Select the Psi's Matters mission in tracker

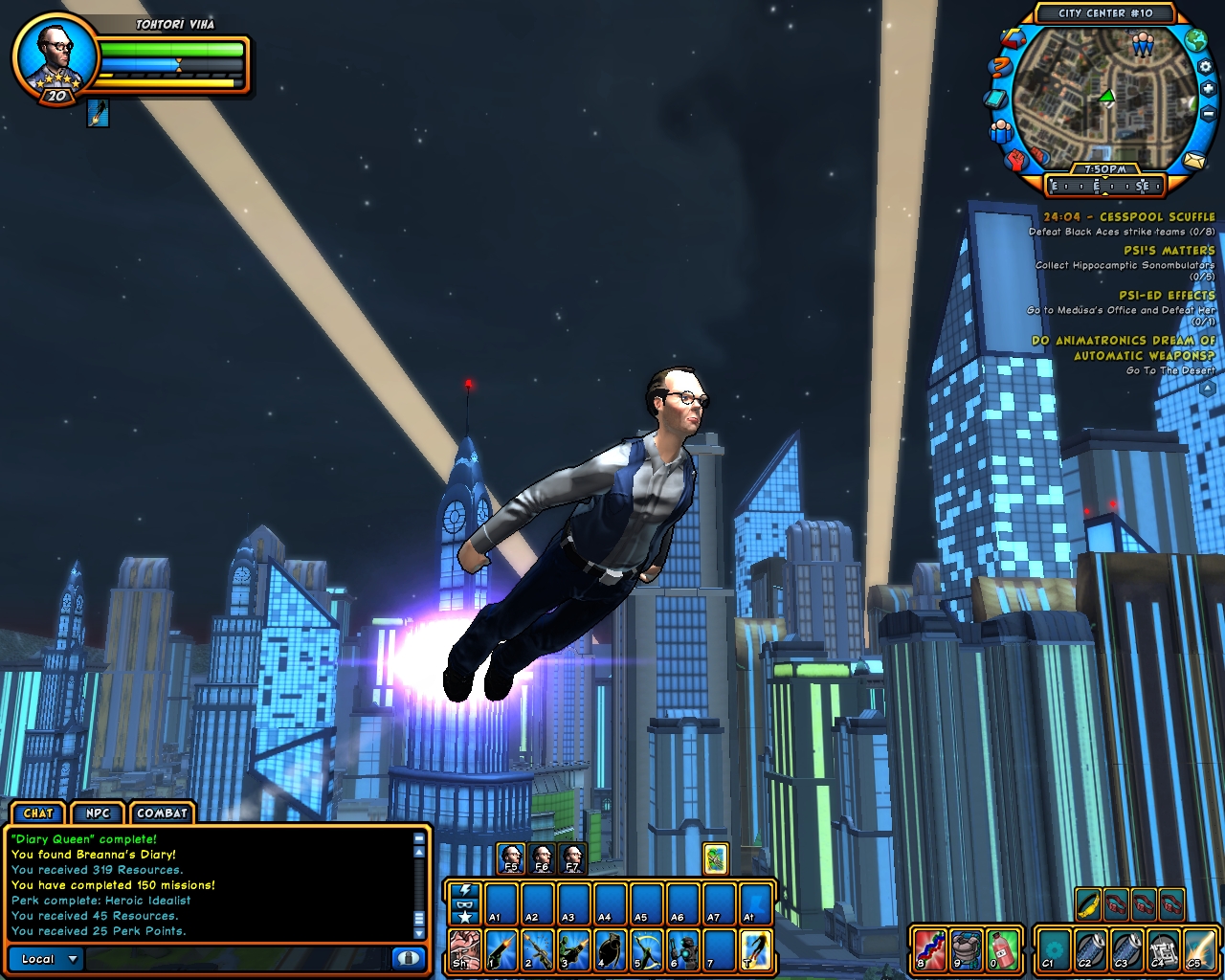tap(1169, 251)
